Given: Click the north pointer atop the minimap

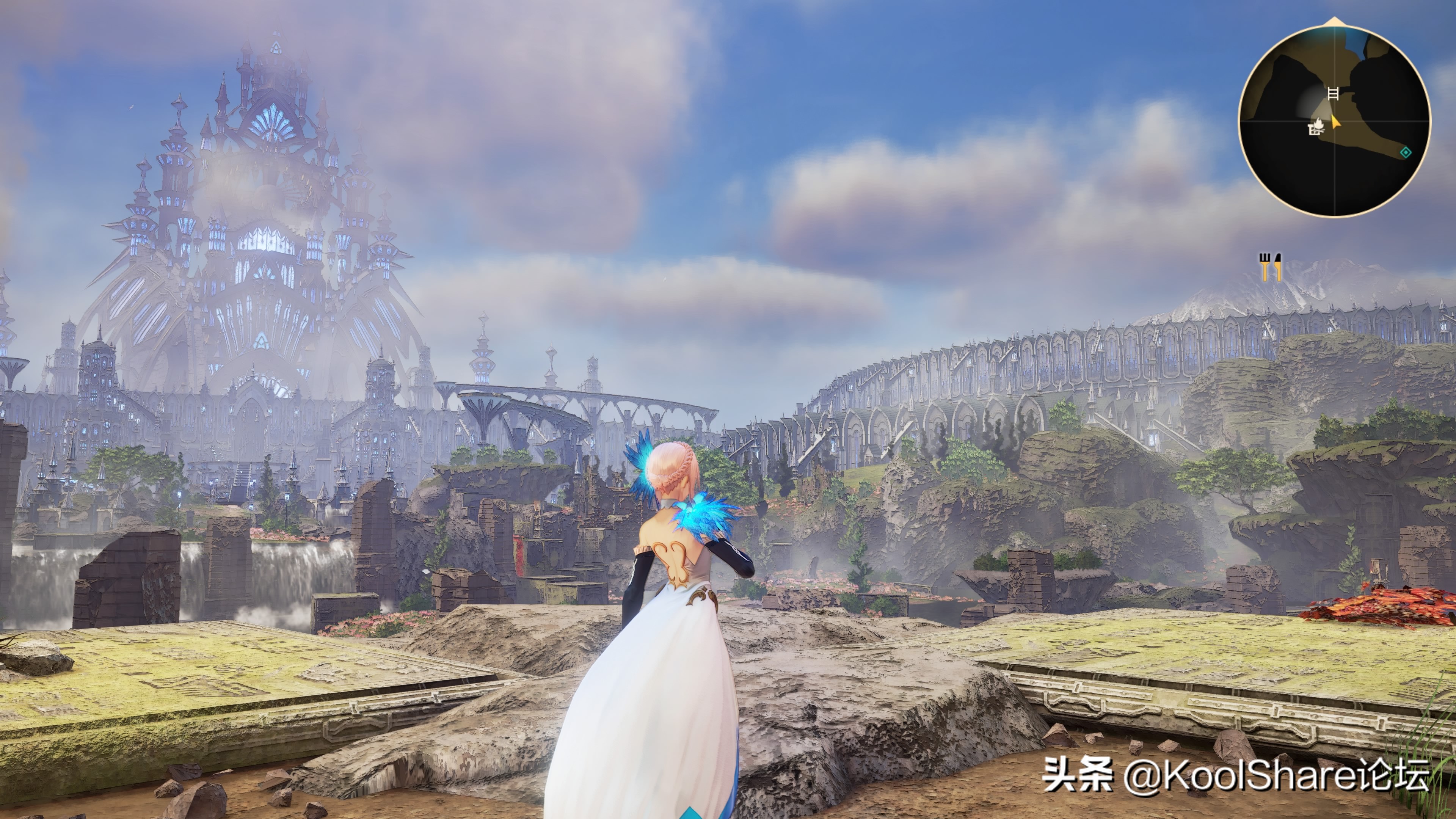Looking at the screenshot, I should [1335, 22].
